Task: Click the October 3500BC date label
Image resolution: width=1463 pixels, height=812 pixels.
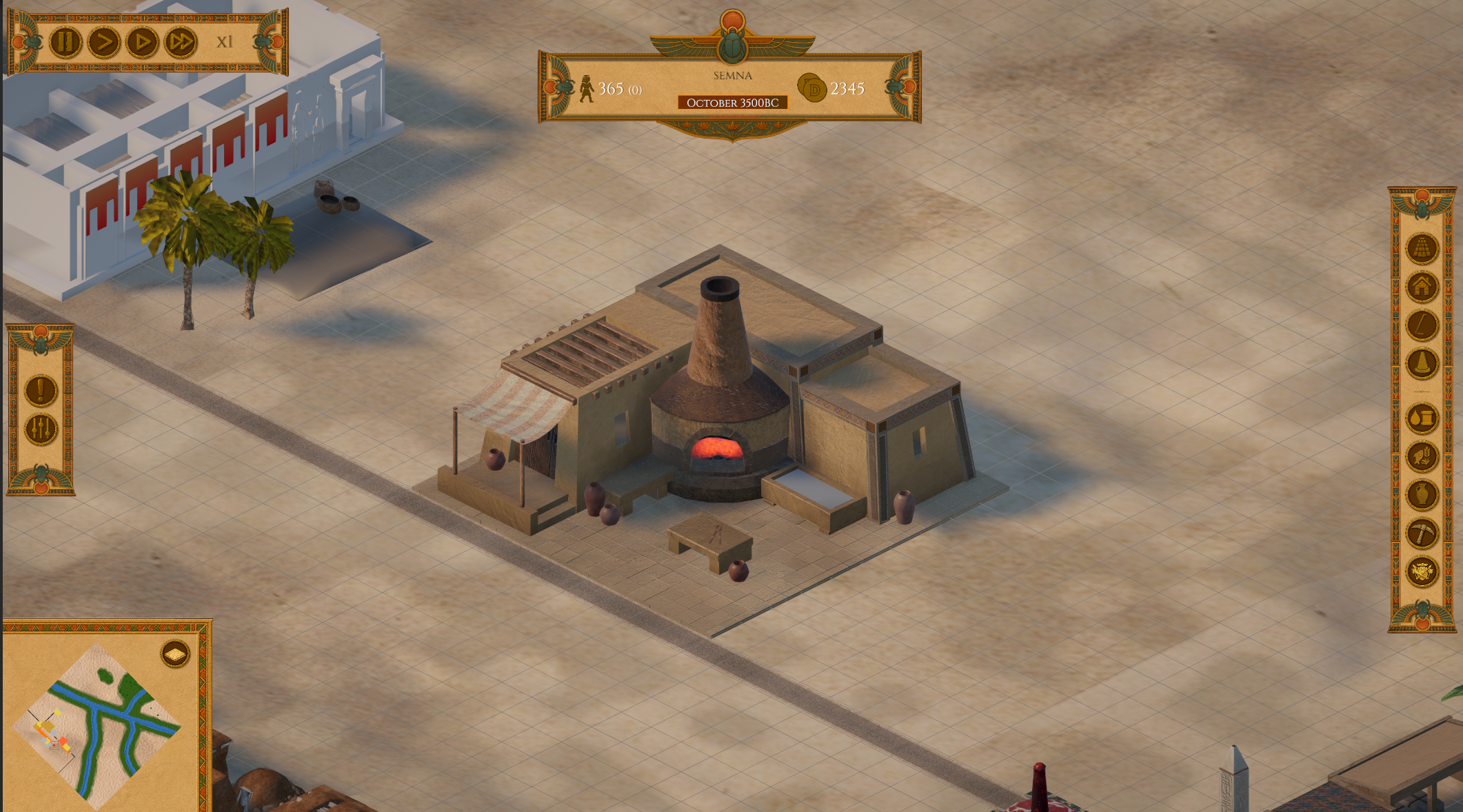Action: point(732,102)
